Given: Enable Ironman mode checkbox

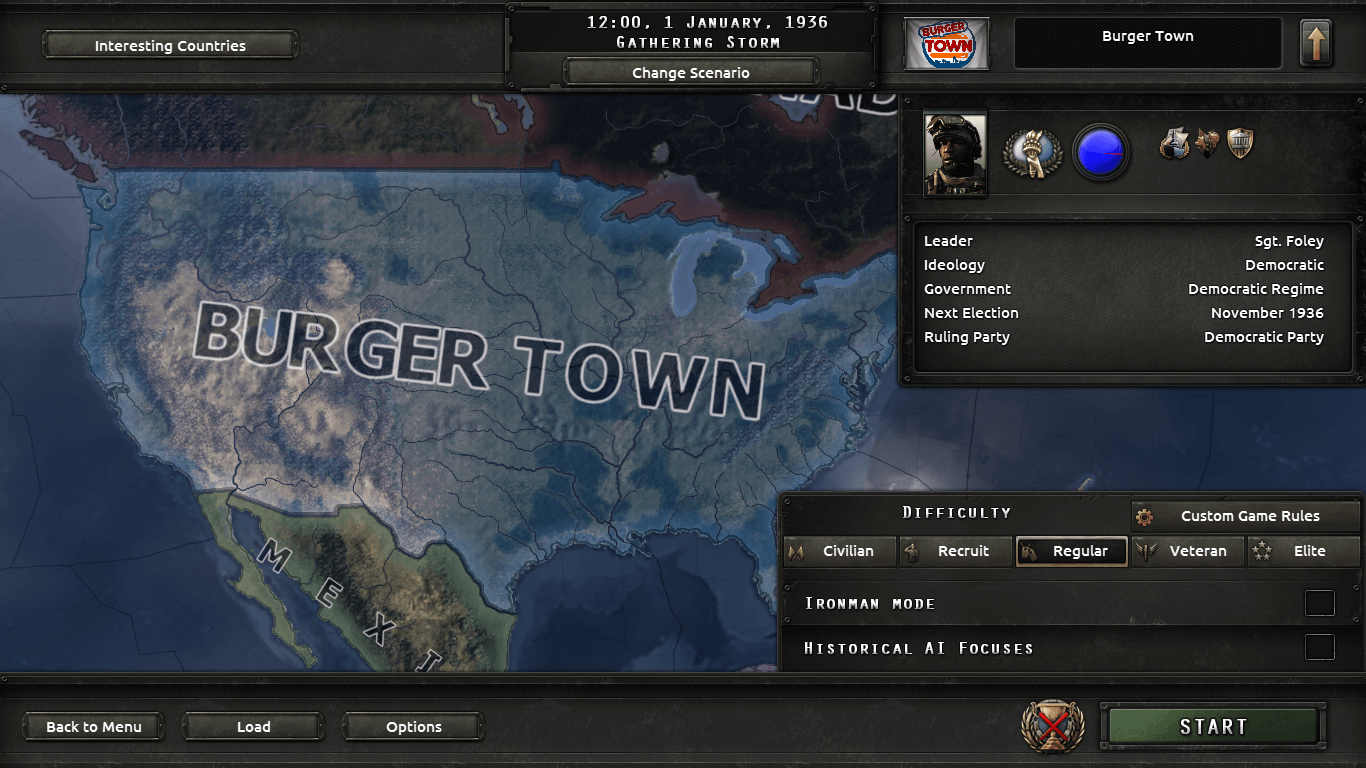Looking at the screenshot, I should (x=1319, y=603).
